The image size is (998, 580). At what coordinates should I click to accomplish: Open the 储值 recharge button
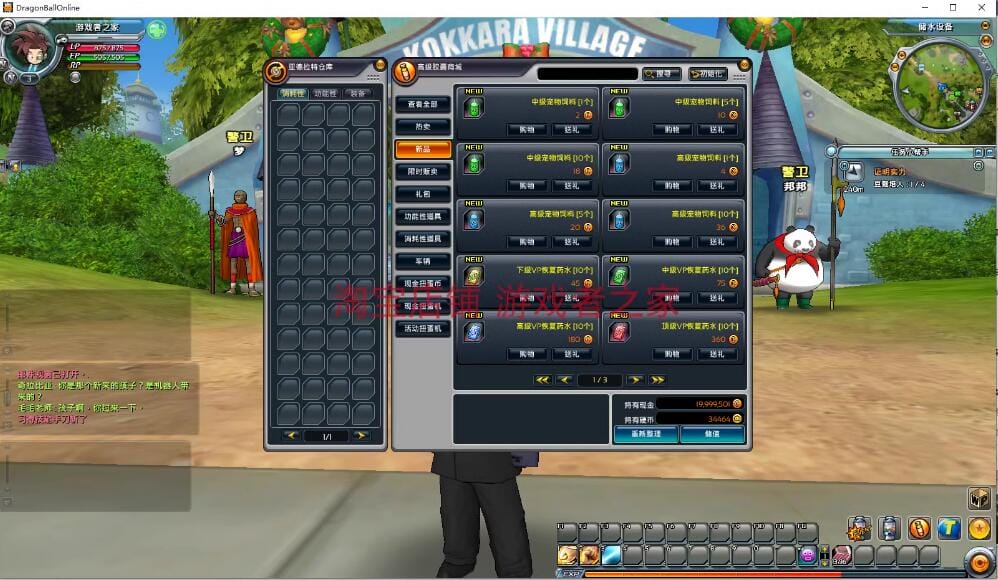tap(712, 435)
